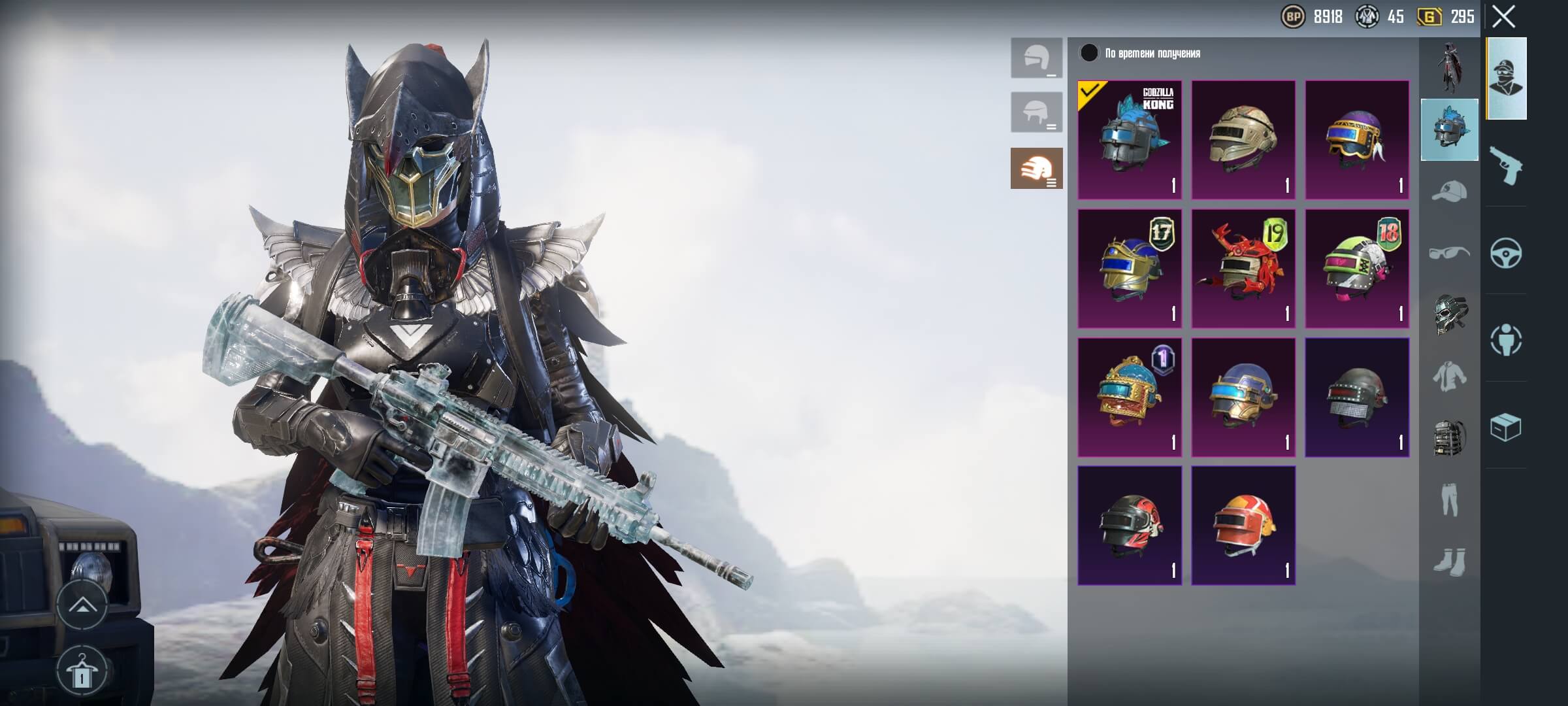
Task: Switch to the level 1 helmet filter
Action: (x=1036, y=58)
